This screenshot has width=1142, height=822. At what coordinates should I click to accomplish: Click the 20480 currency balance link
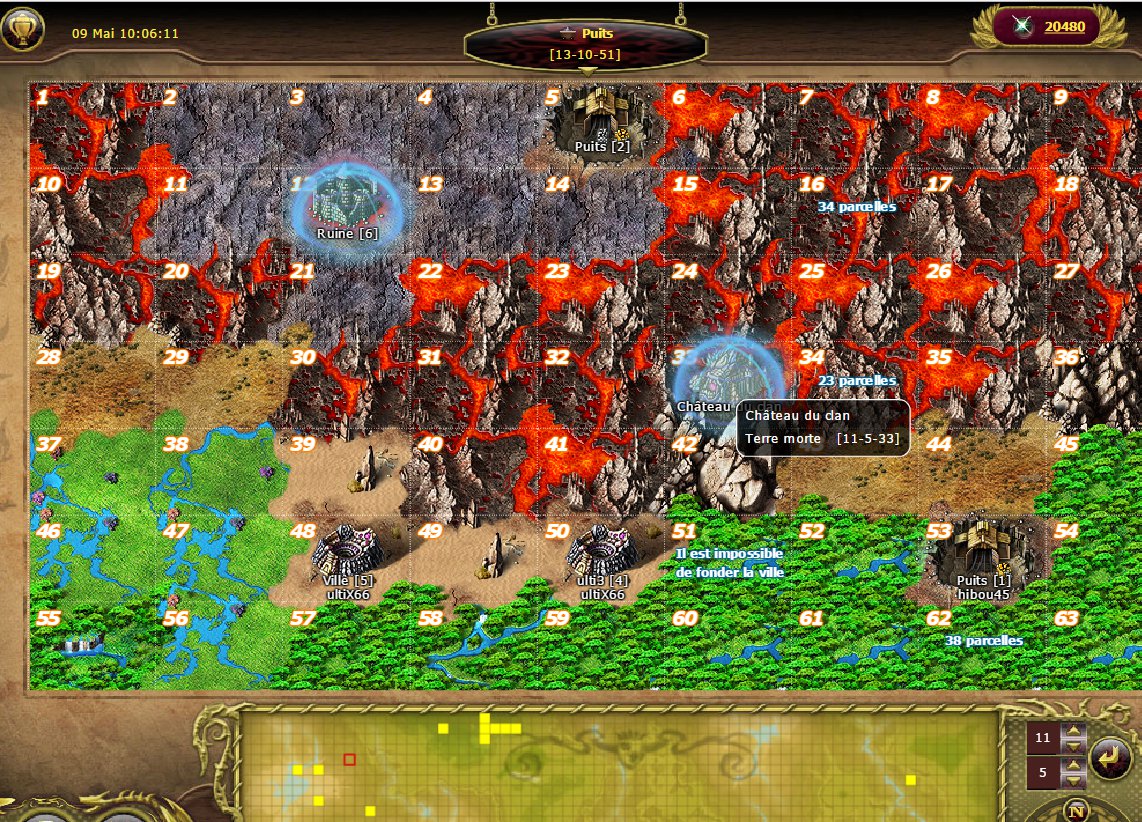[1064, 27]
